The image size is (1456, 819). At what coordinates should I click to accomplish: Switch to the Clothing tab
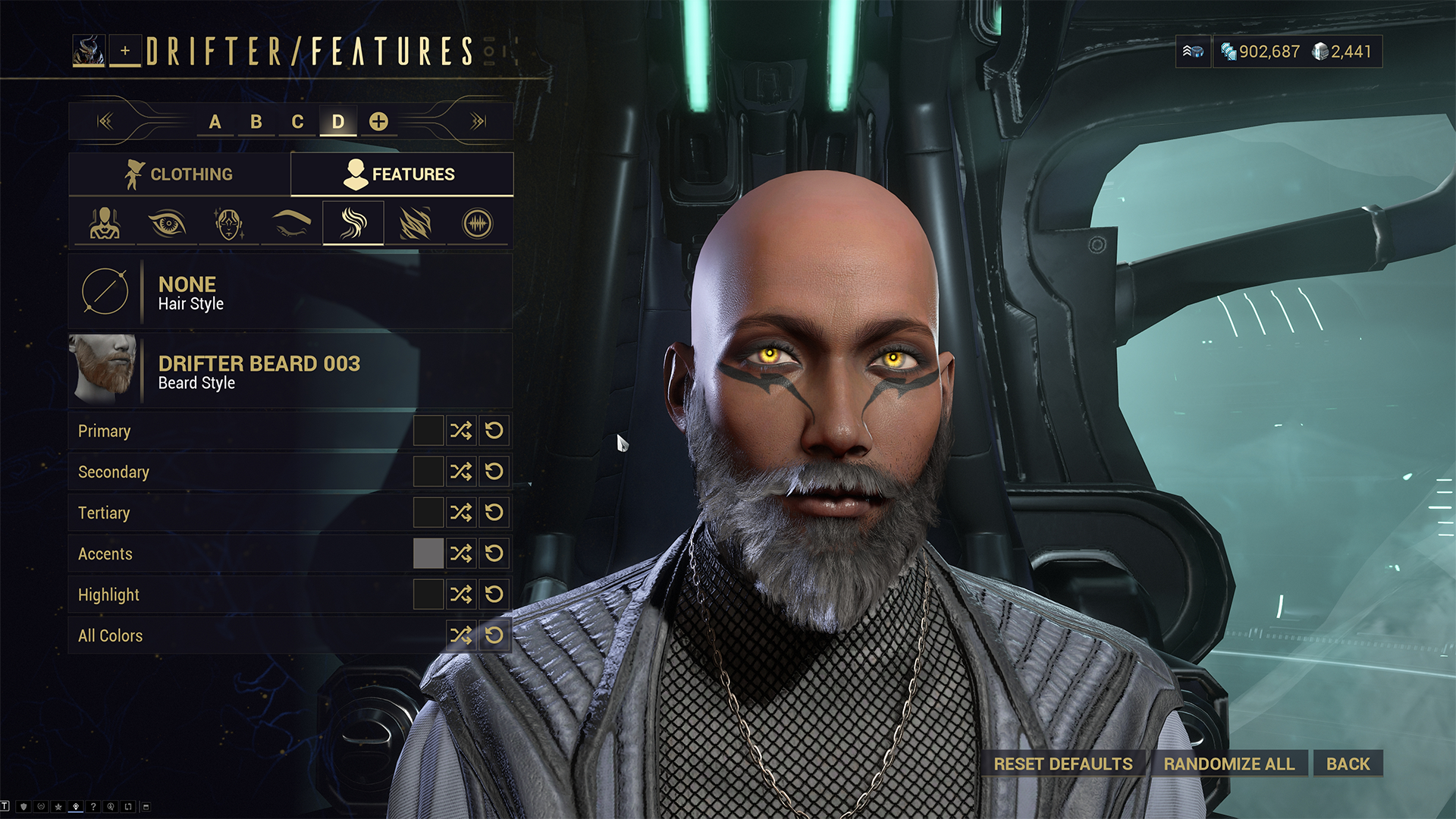tap(179, 174)
